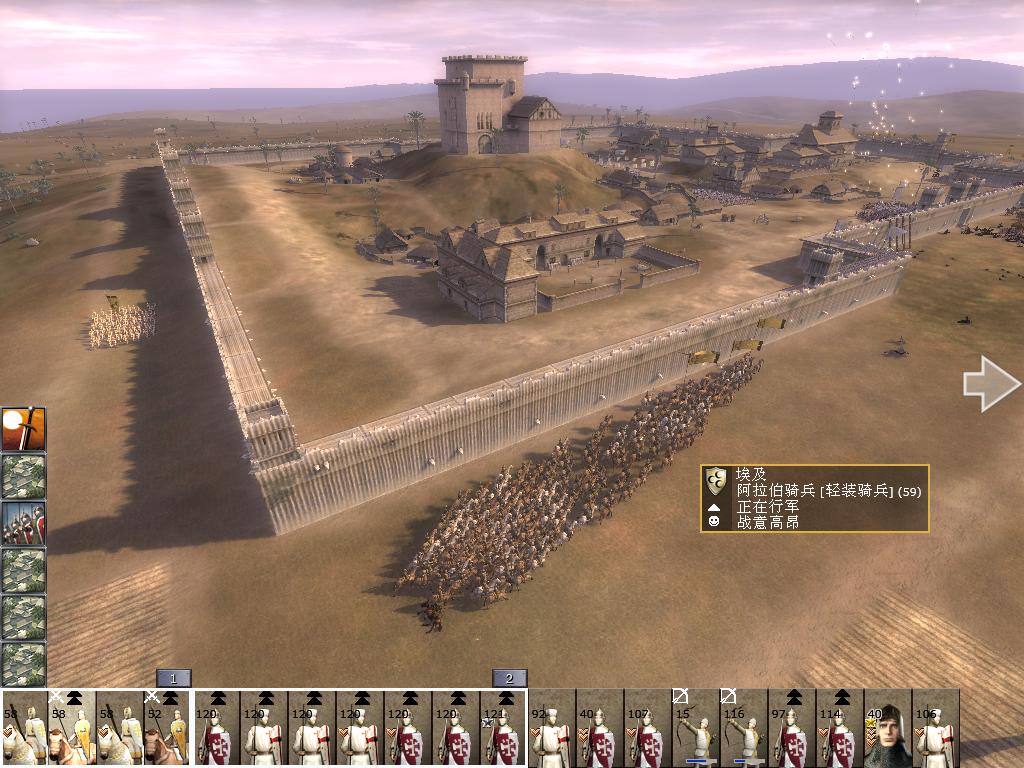Viewport: 1024px width, 768px height.
Task: Select the cavalry unit card with 52 men
Action: [x=167, y=728]
